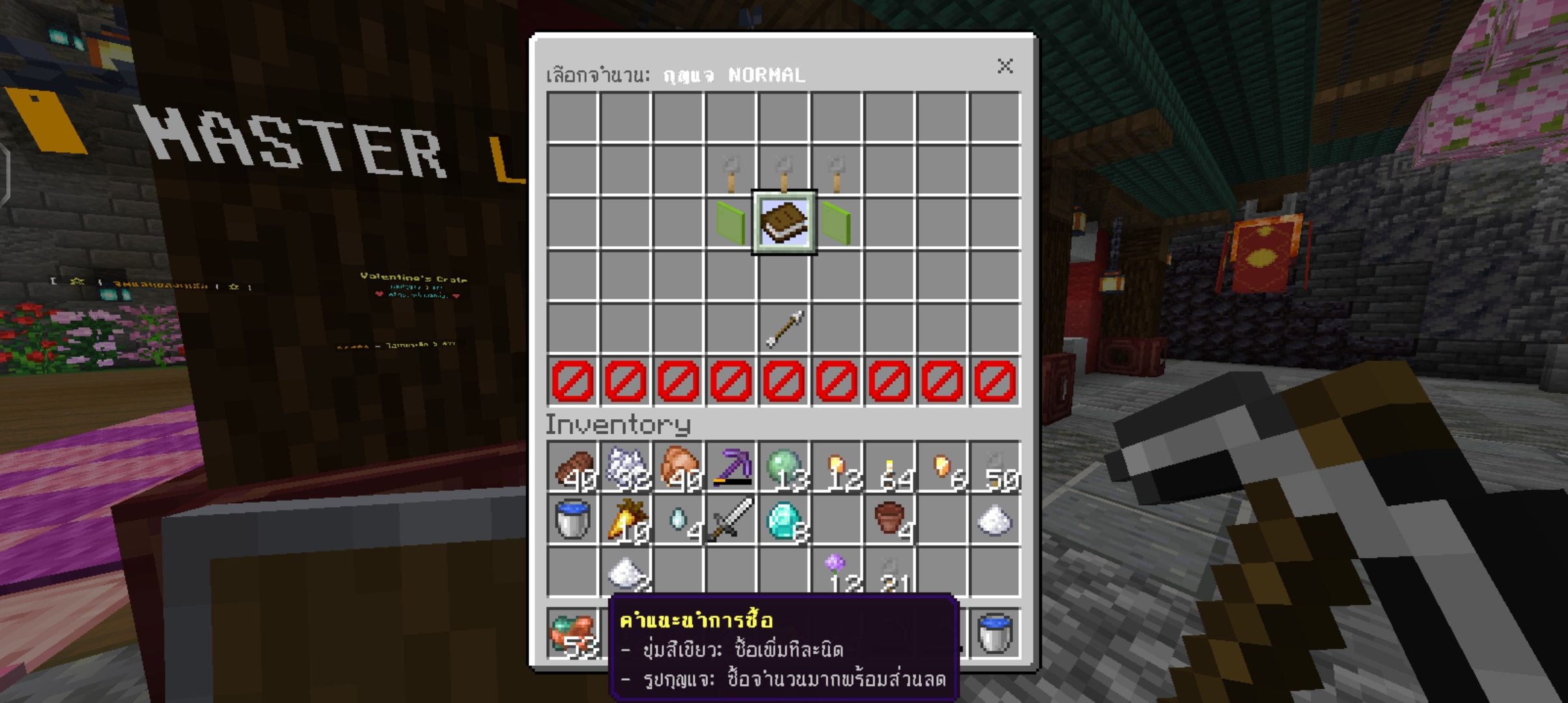Screen dimensions: 1568x703
Task: Select the slimeball stack of 13
Action: [x=784, y=467]
